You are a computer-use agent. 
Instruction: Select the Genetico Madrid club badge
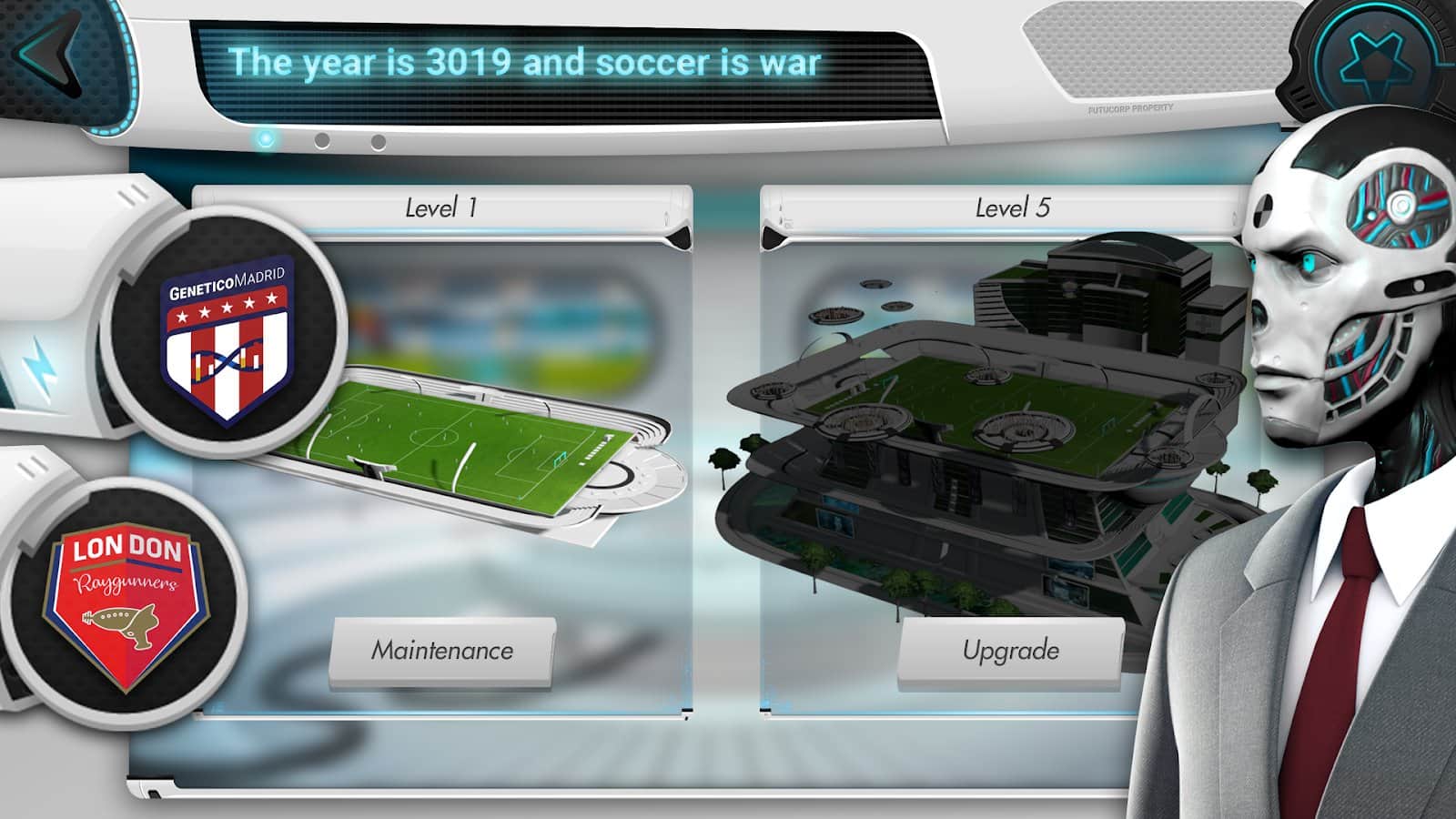226,341
